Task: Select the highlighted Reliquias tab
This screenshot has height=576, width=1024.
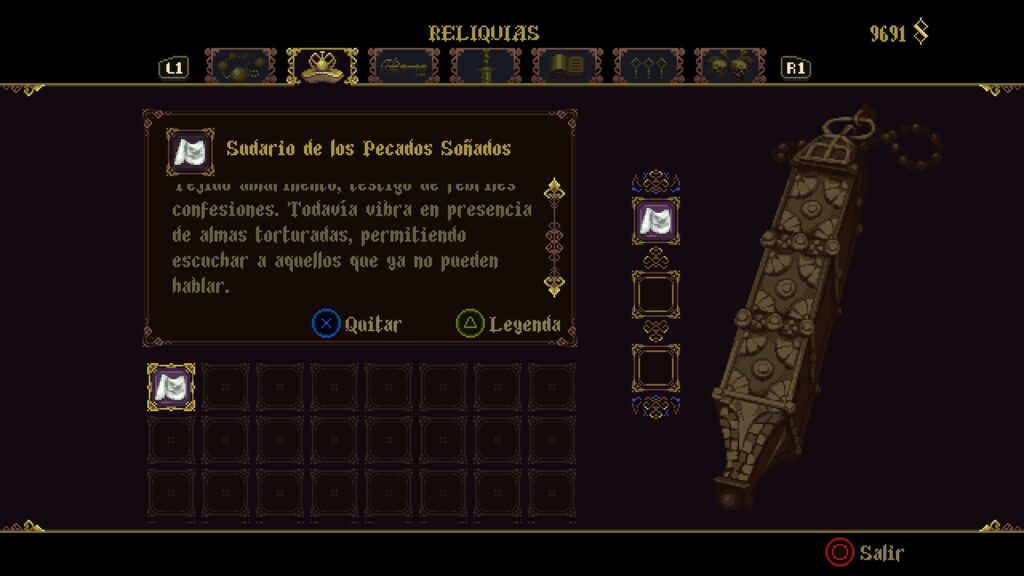Action: coord(322,66)
